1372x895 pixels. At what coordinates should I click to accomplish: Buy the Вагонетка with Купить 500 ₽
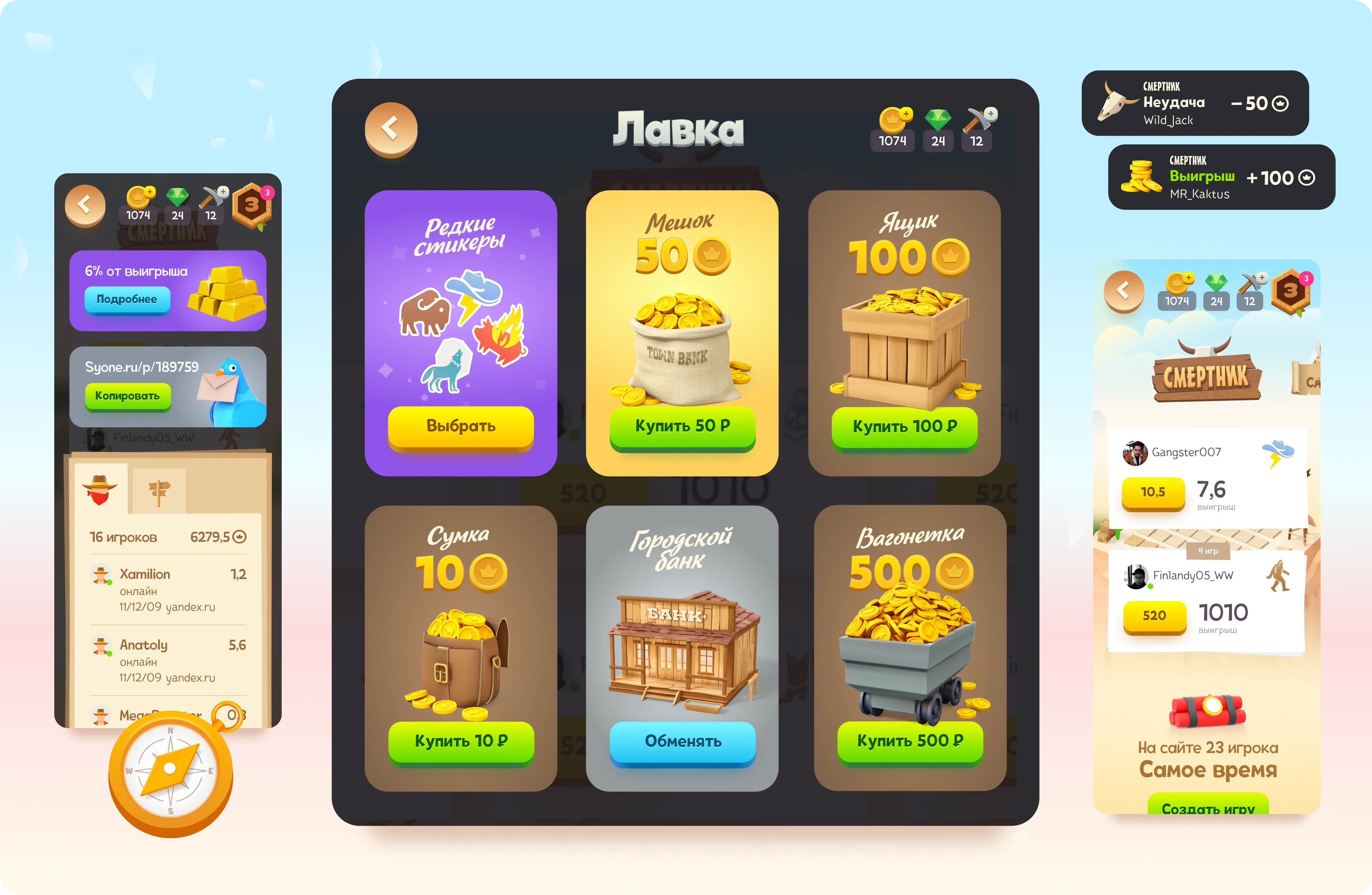click(910, 741)
